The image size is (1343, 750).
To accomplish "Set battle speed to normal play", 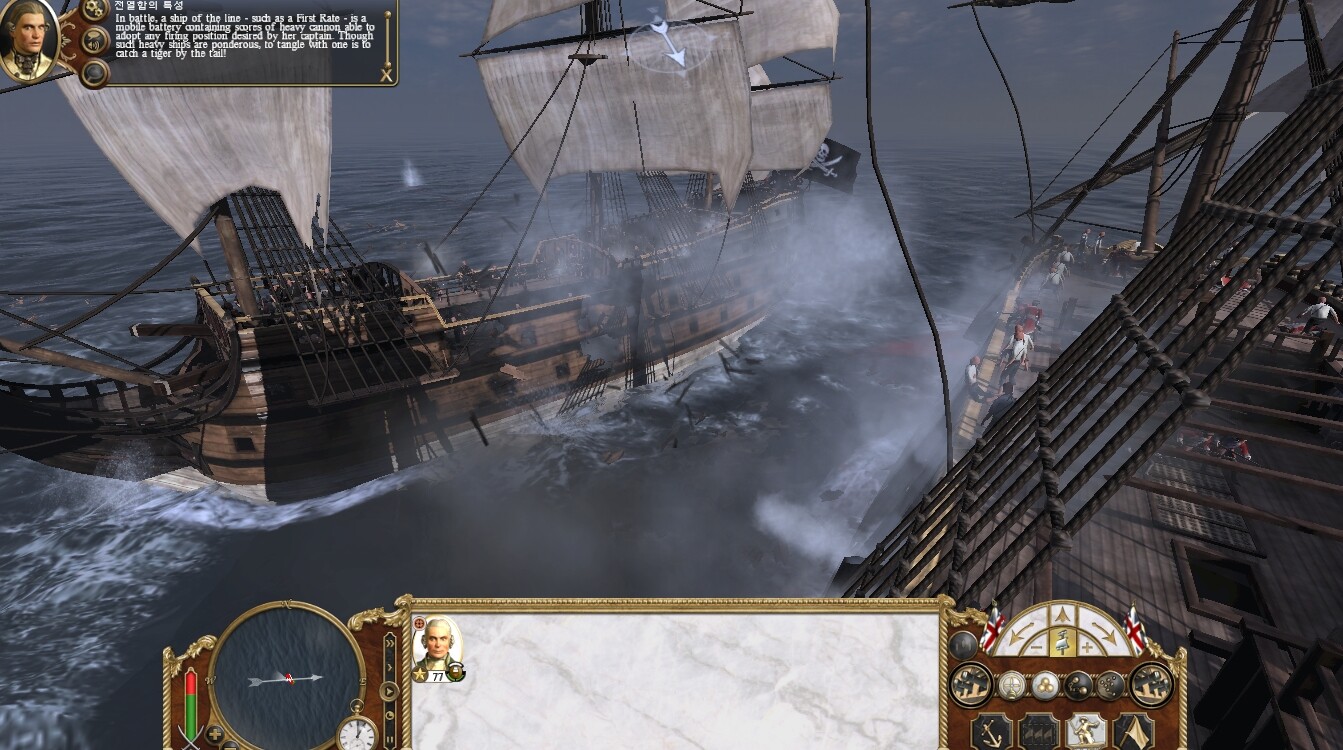I will (x=389, y=690).
